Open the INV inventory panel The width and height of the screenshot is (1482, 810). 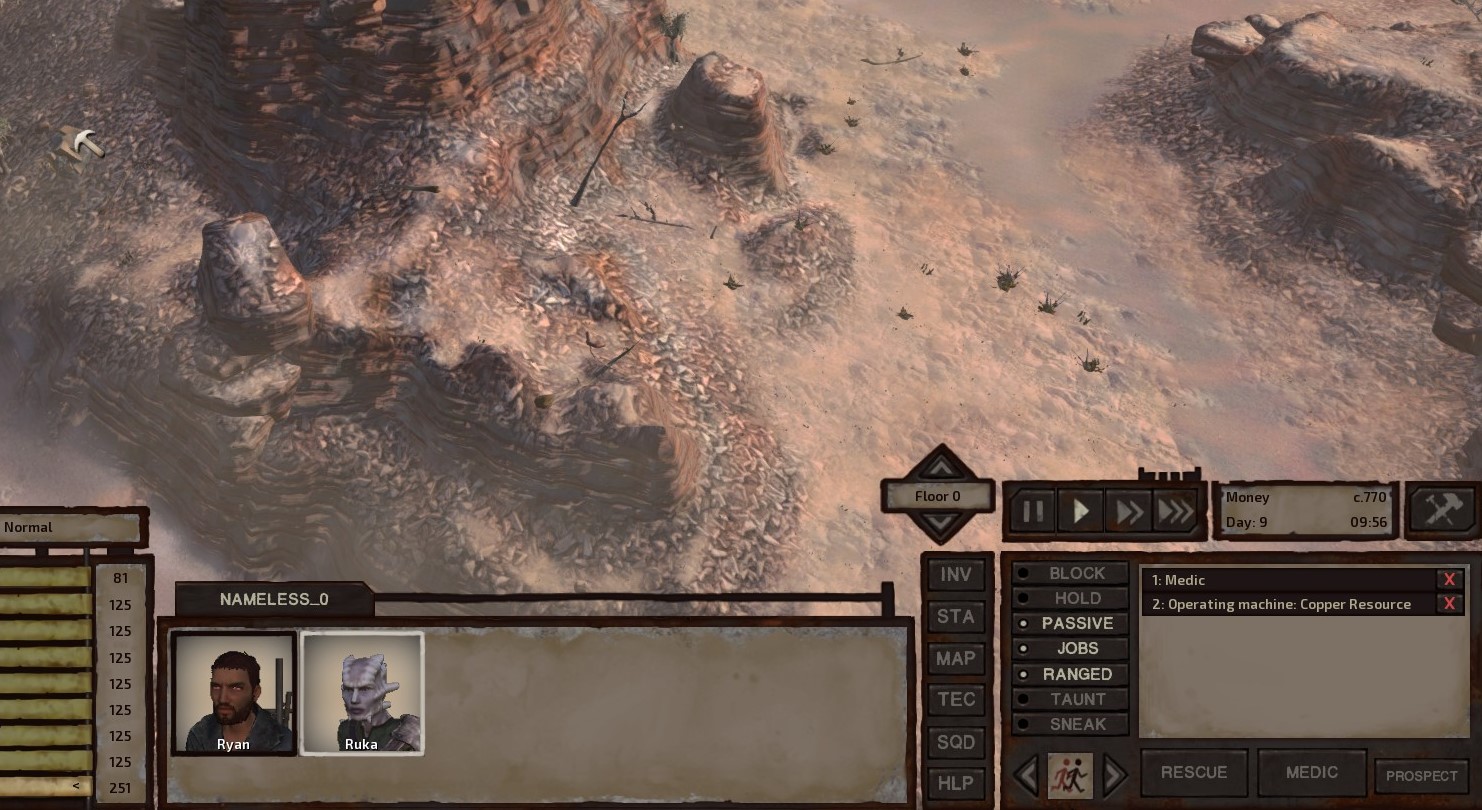coord(956,575)
